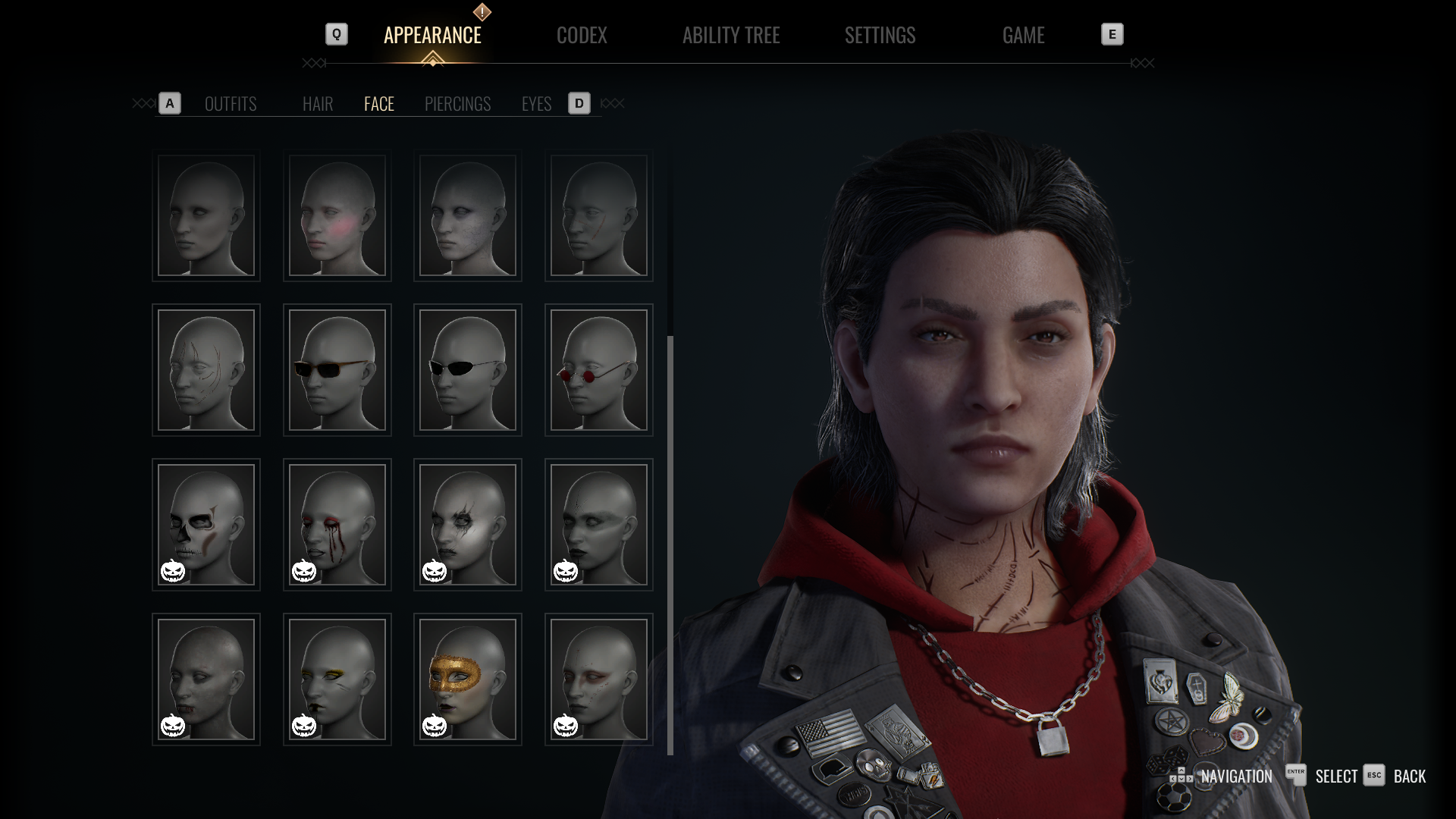Choose the bleeding eyes face makeup
This screenshot has width=1456, height=819.
pos(337,525)
